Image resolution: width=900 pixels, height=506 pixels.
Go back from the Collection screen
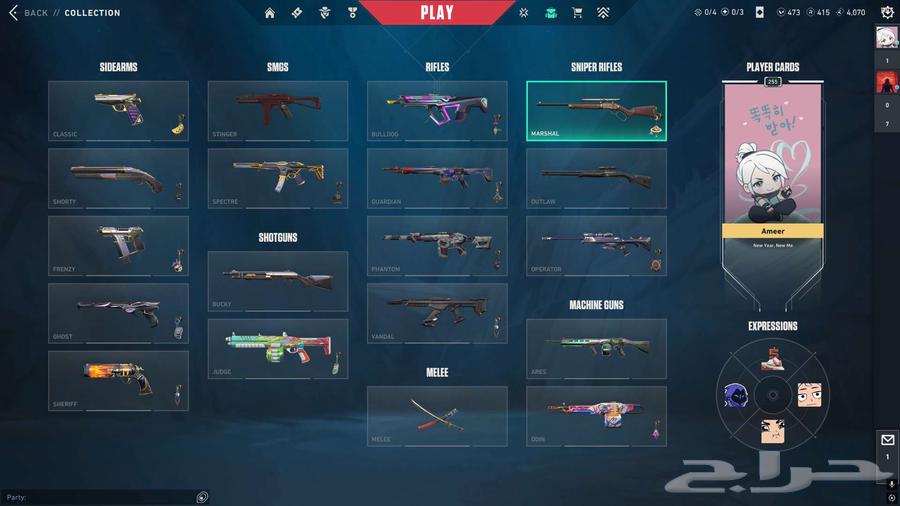coord(28,13)
